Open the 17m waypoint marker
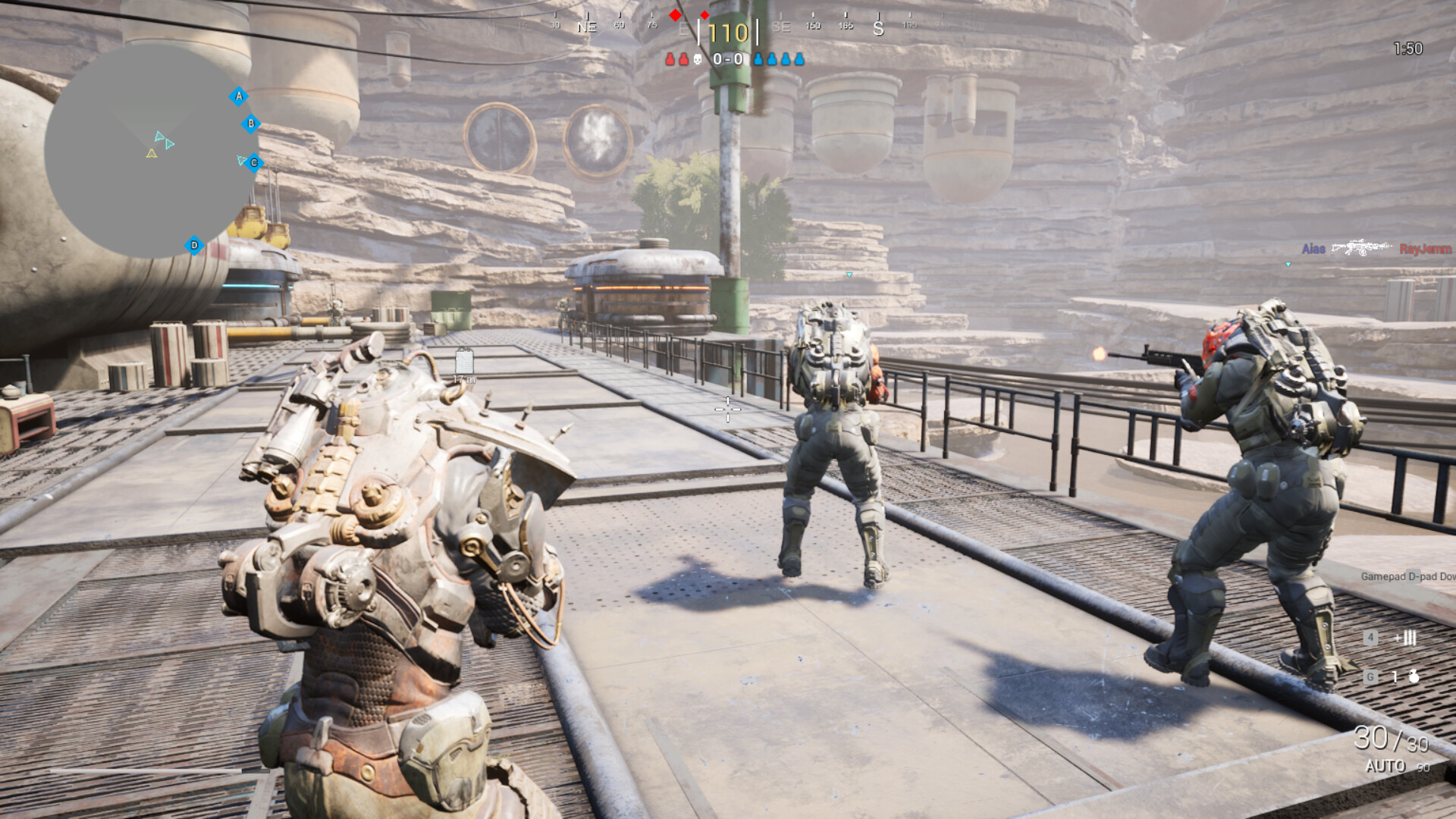Viewport: 1456px width, 819px height. 463,362
